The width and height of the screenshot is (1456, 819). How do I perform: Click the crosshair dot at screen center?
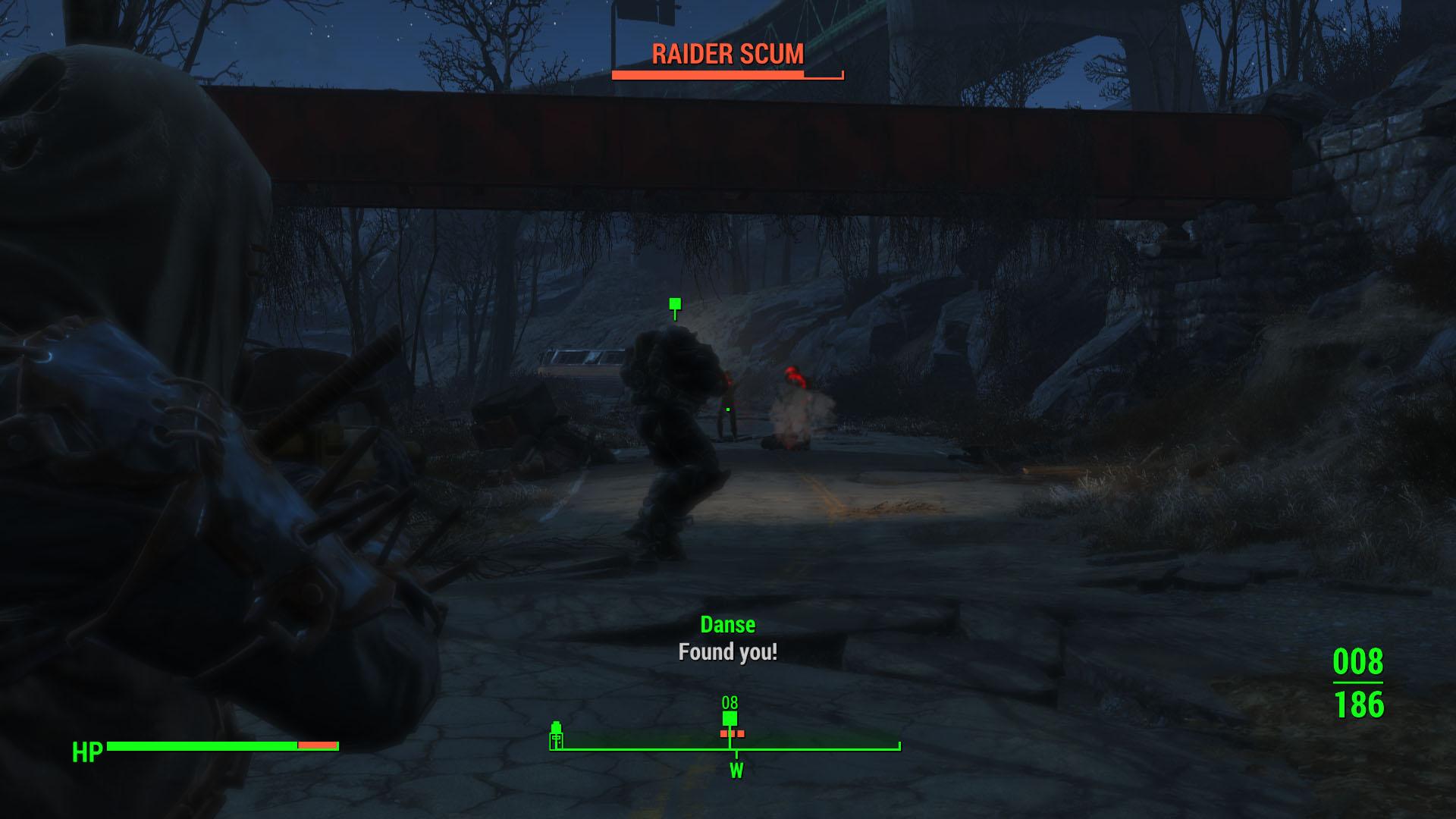(728, 409)
